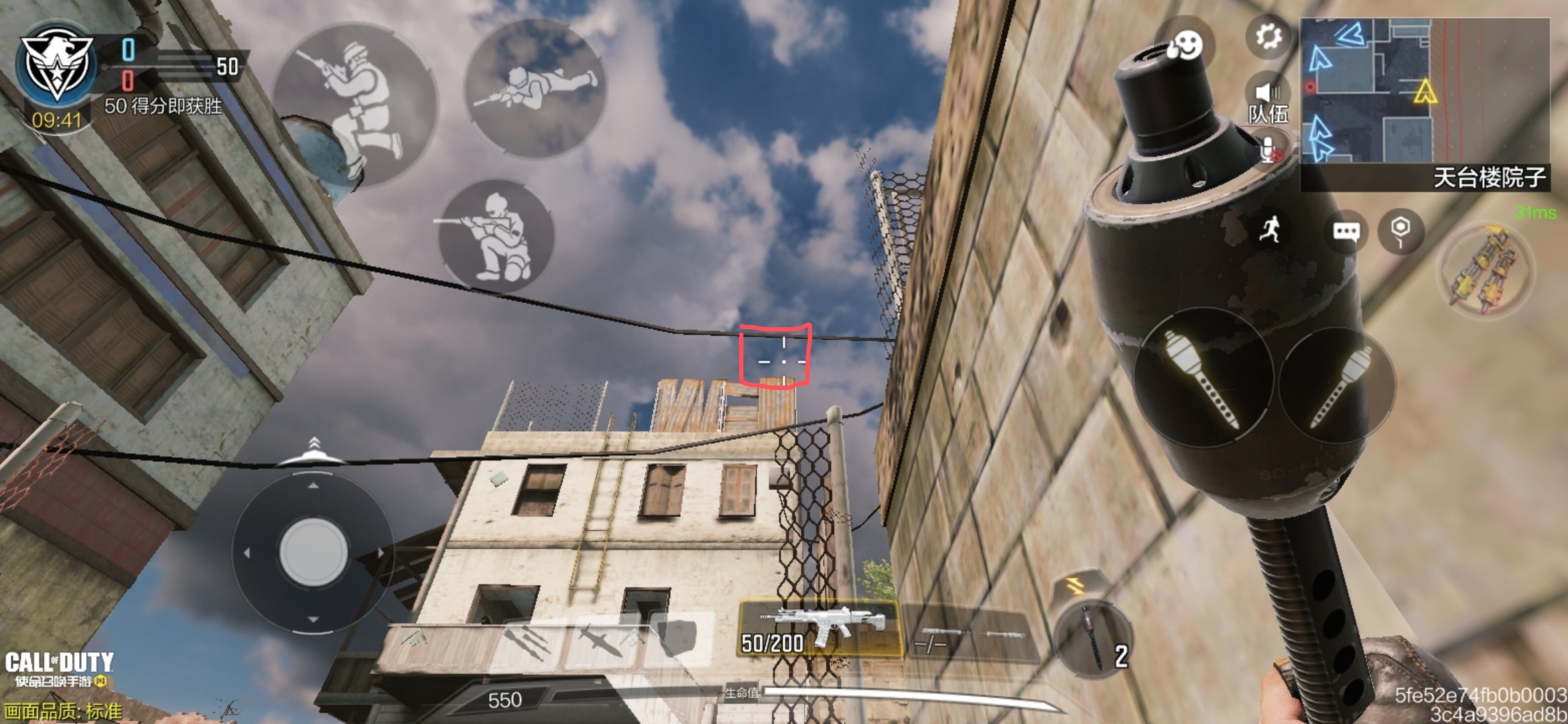The width and height of the screenshot is (1568, 724).
Task: Use the single-missile scorestreak slot
Action: pyautogui.click(x=600, y=640)
